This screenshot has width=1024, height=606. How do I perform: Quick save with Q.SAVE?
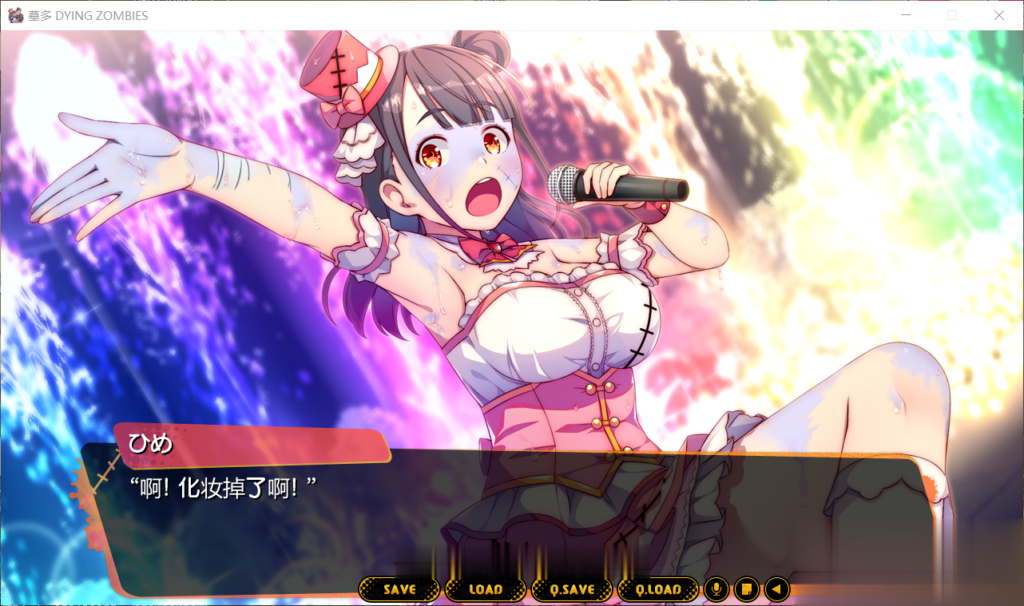click(571, 590)
